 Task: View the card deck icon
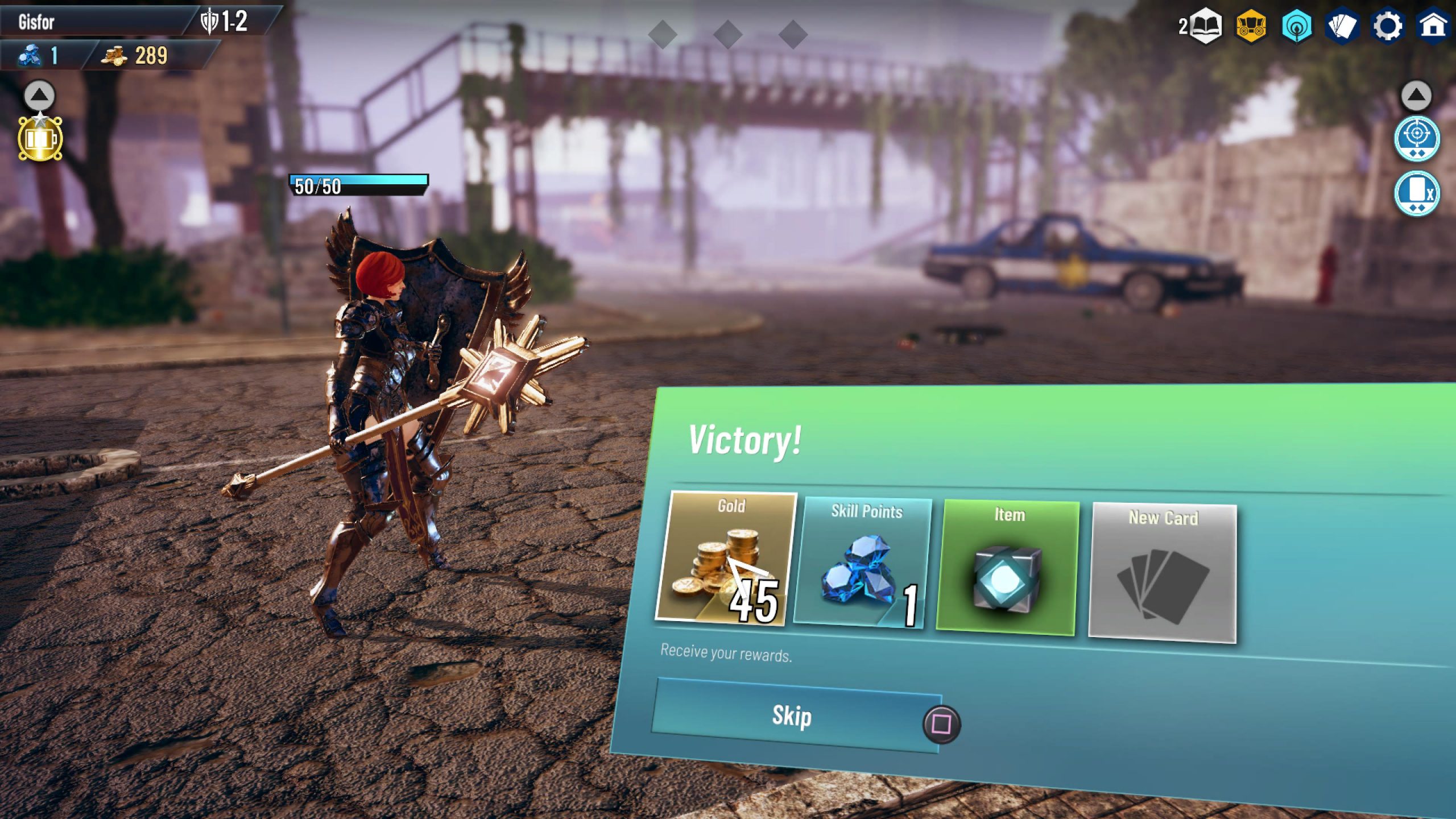tap(1342, 26)
